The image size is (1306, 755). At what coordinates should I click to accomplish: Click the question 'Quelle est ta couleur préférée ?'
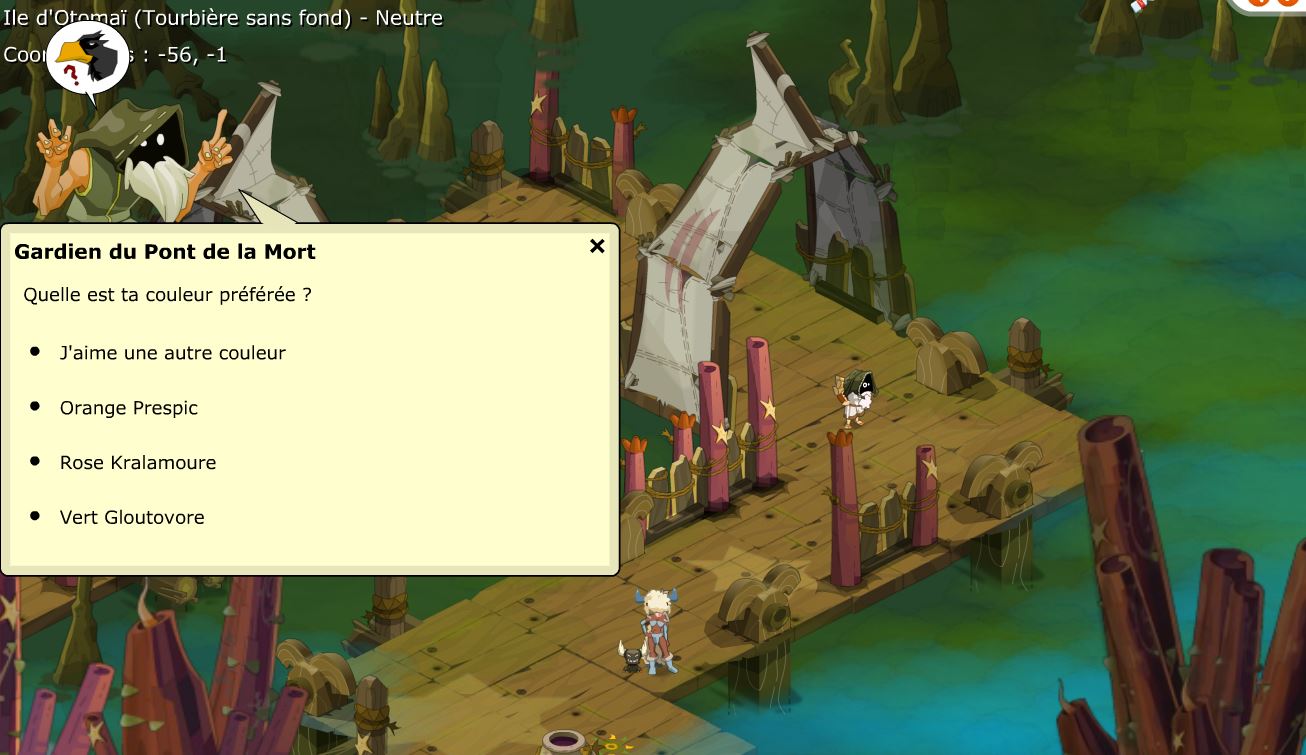coord(165,295)
